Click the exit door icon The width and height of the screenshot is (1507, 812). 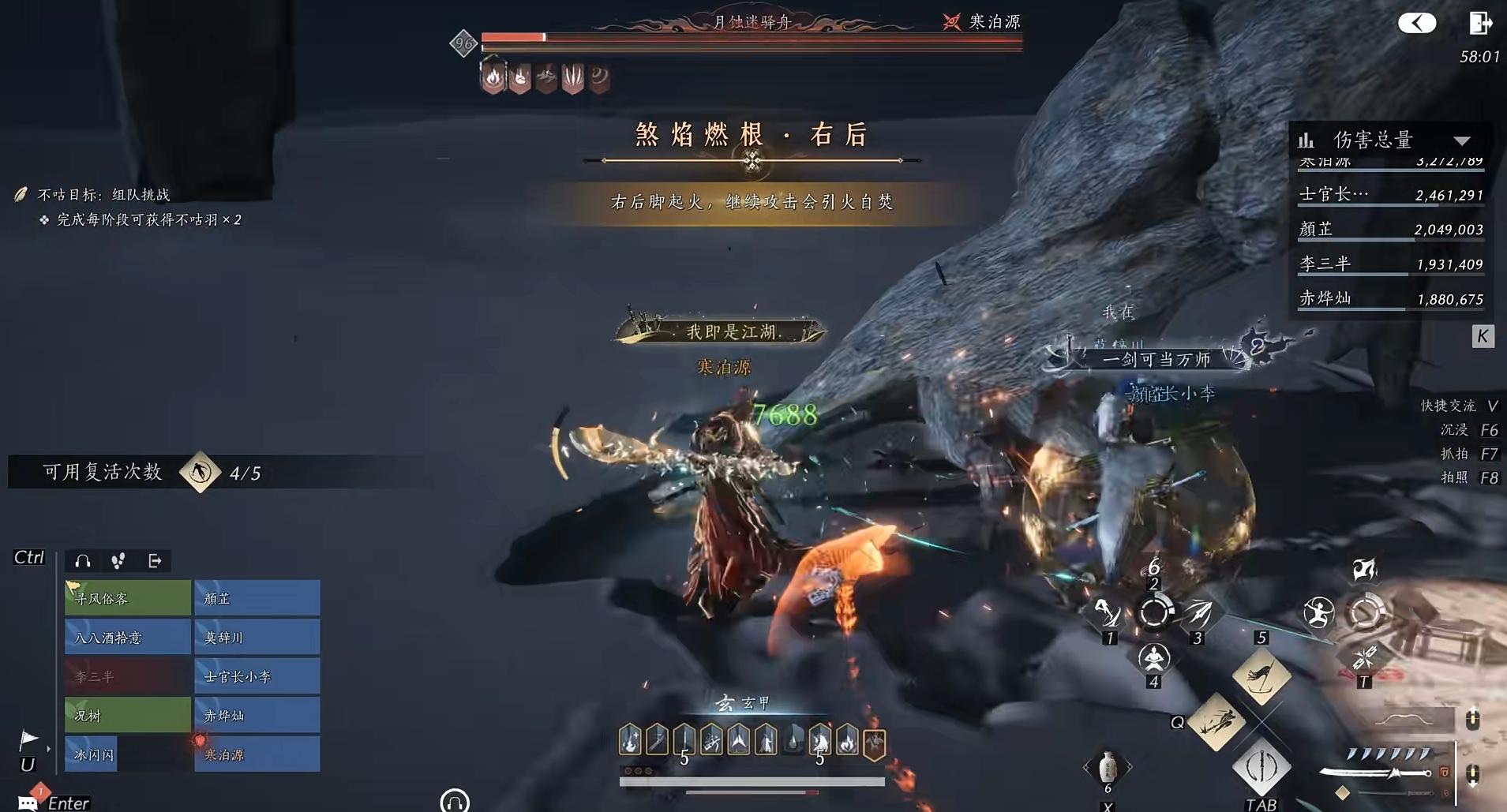(x=1479, y=23)
